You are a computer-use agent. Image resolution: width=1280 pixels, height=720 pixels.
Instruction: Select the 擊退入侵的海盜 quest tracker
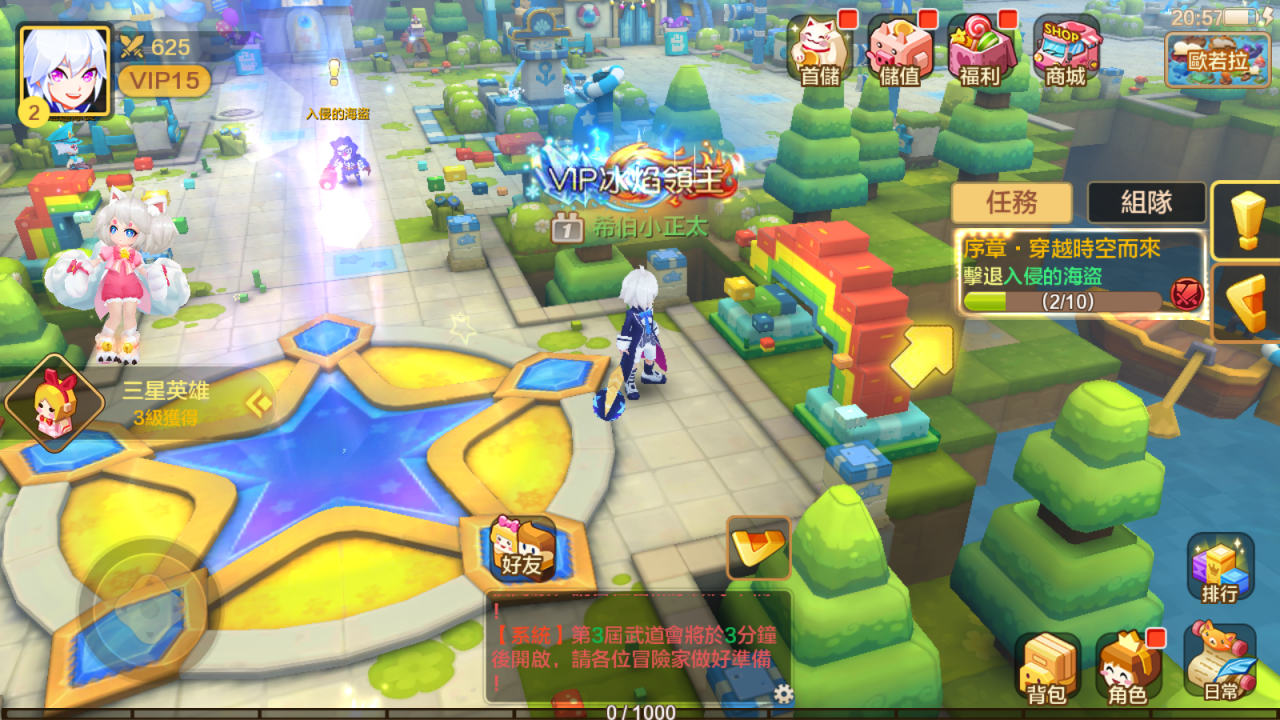1080,273
